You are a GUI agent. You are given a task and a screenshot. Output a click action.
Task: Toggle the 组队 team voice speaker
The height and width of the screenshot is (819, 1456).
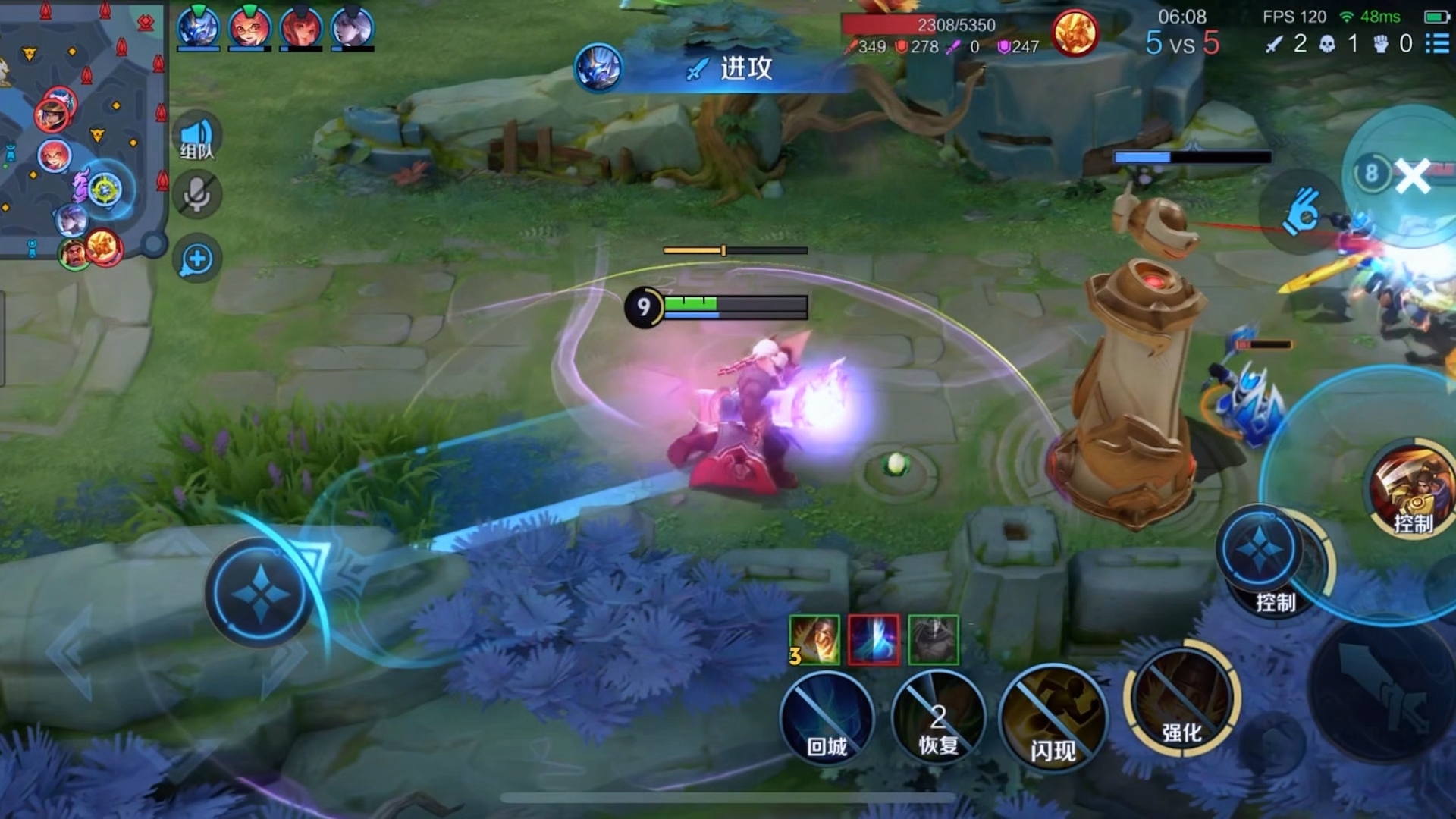coord(197,137)
